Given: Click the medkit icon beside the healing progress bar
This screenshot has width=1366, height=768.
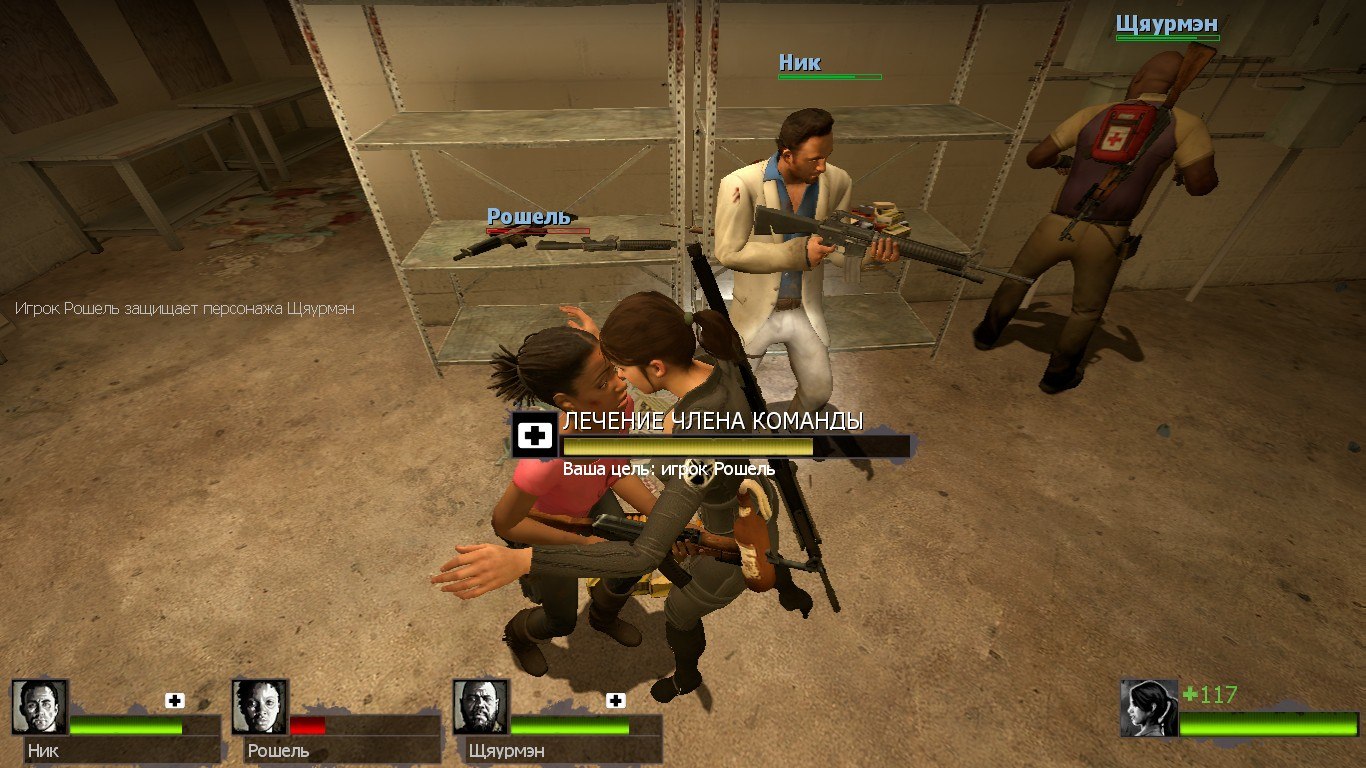Looking at the screenshot, I should click(x=536, y=435).
